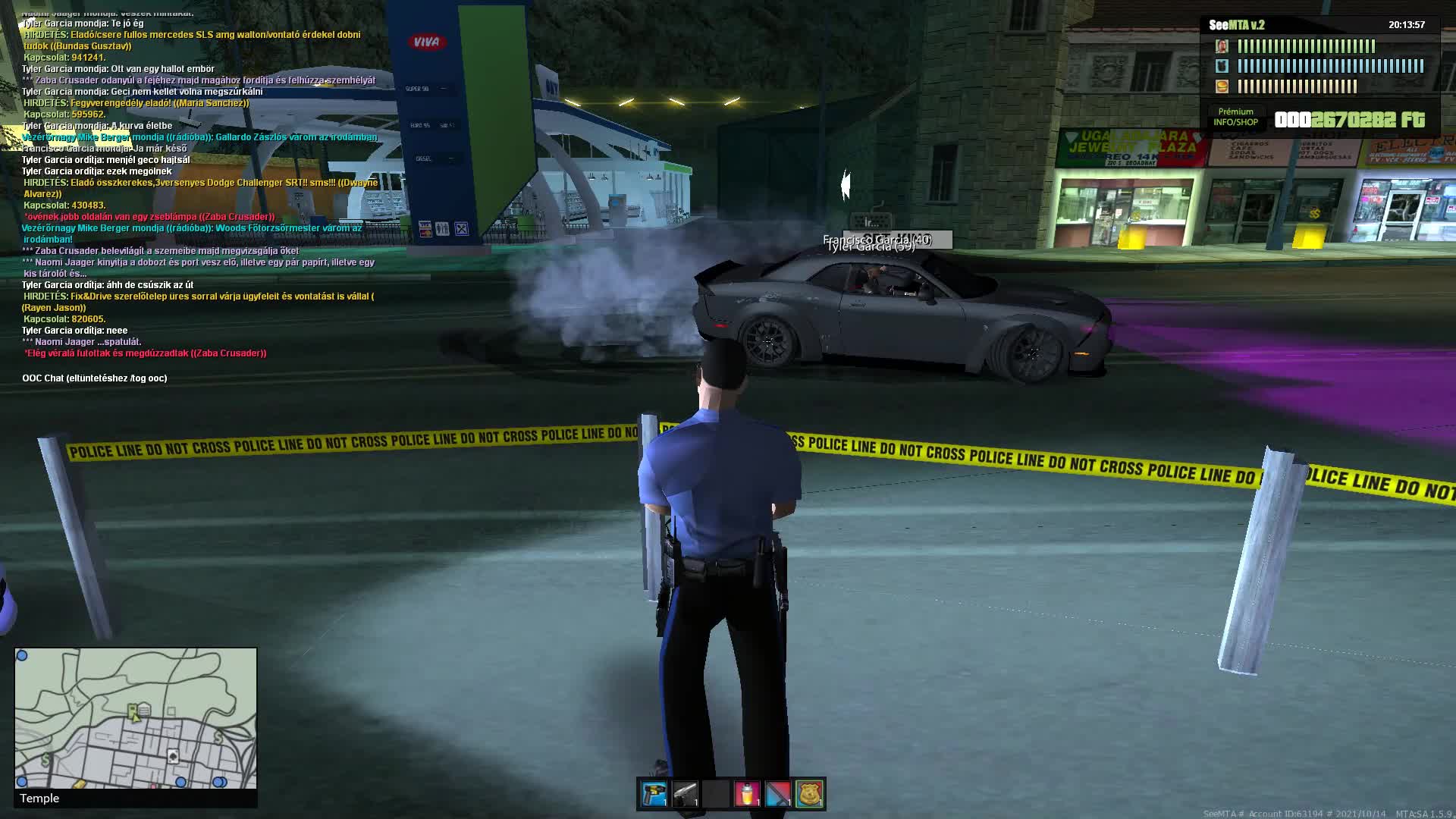This screenshot has width=1456, height=819.
Task: Click the OOC Chat line
Action: [x=95, y=378]
